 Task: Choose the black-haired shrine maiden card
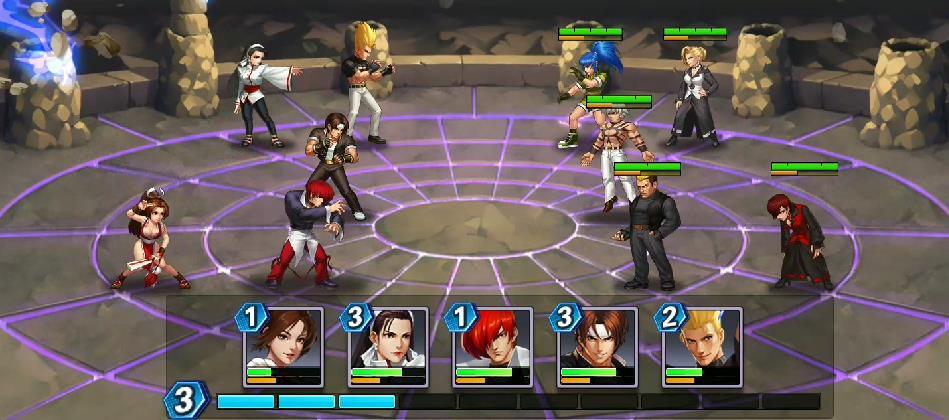pos(388,346)
